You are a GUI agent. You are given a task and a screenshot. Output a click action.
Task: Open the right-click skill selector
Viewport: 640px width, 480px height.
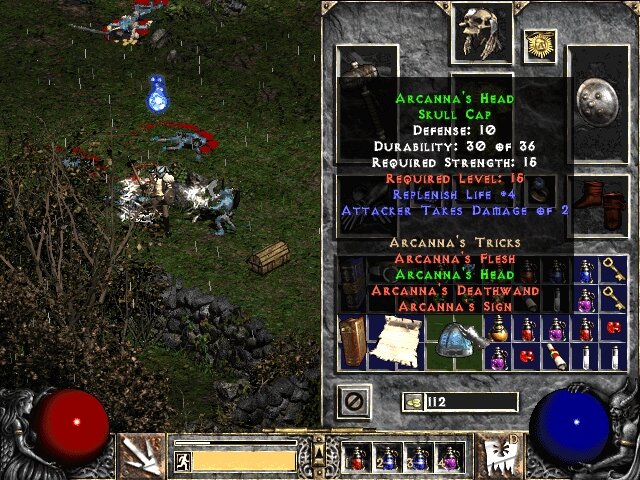[x=497, y=454]
